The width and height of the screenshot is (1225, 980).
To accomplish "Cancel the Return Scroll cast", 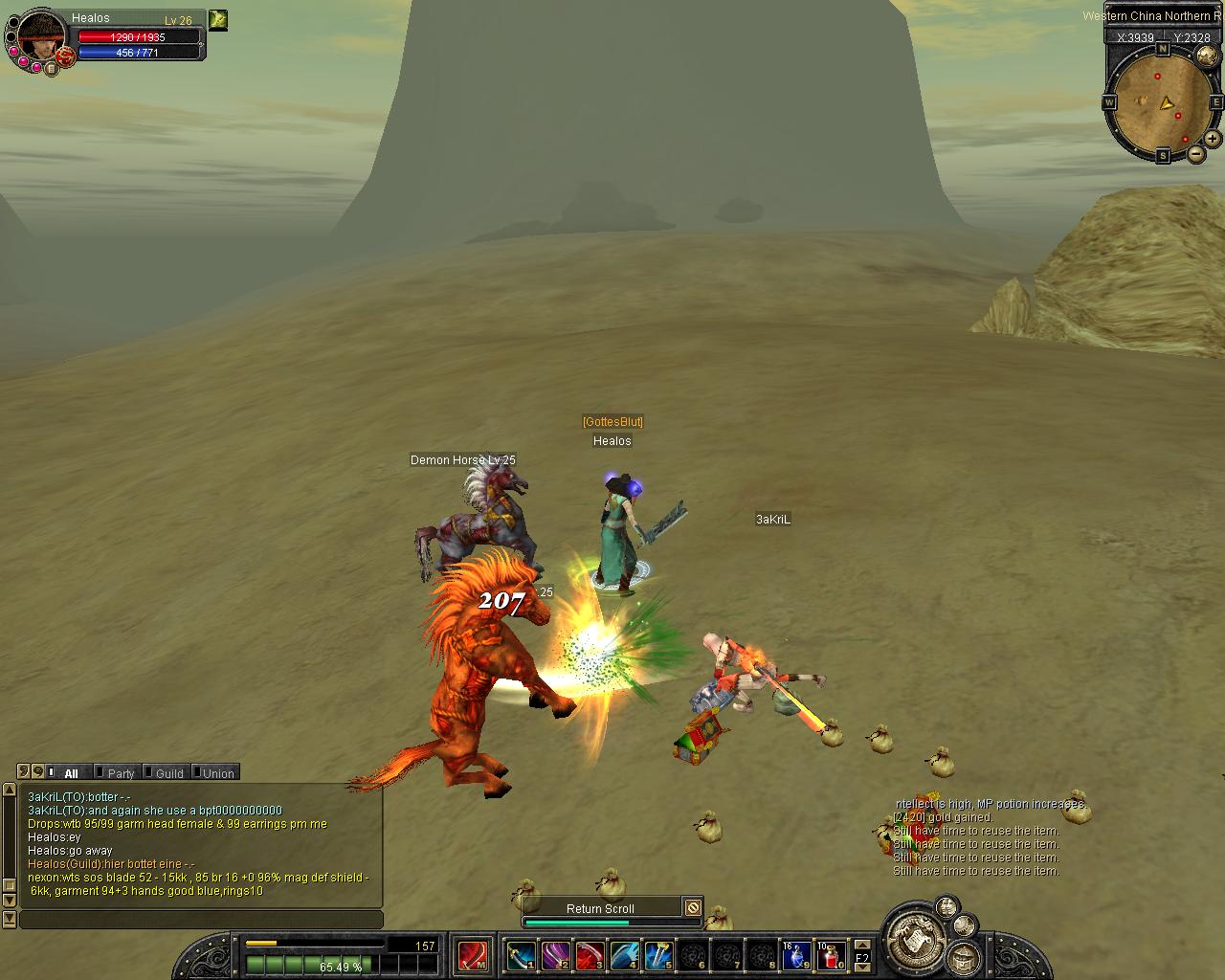I will 693,907.
